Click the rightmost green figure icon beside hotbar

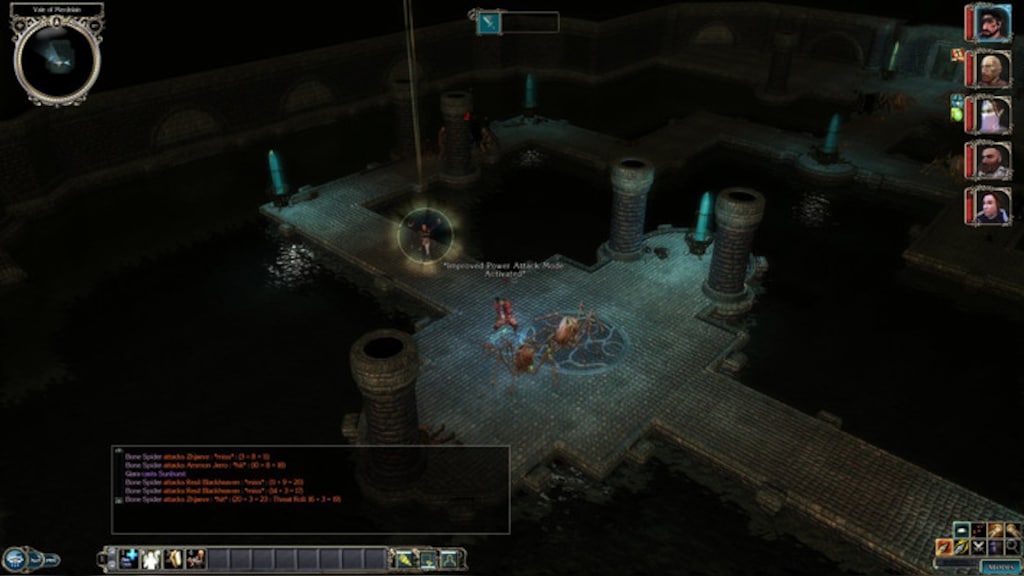point(450,559)
